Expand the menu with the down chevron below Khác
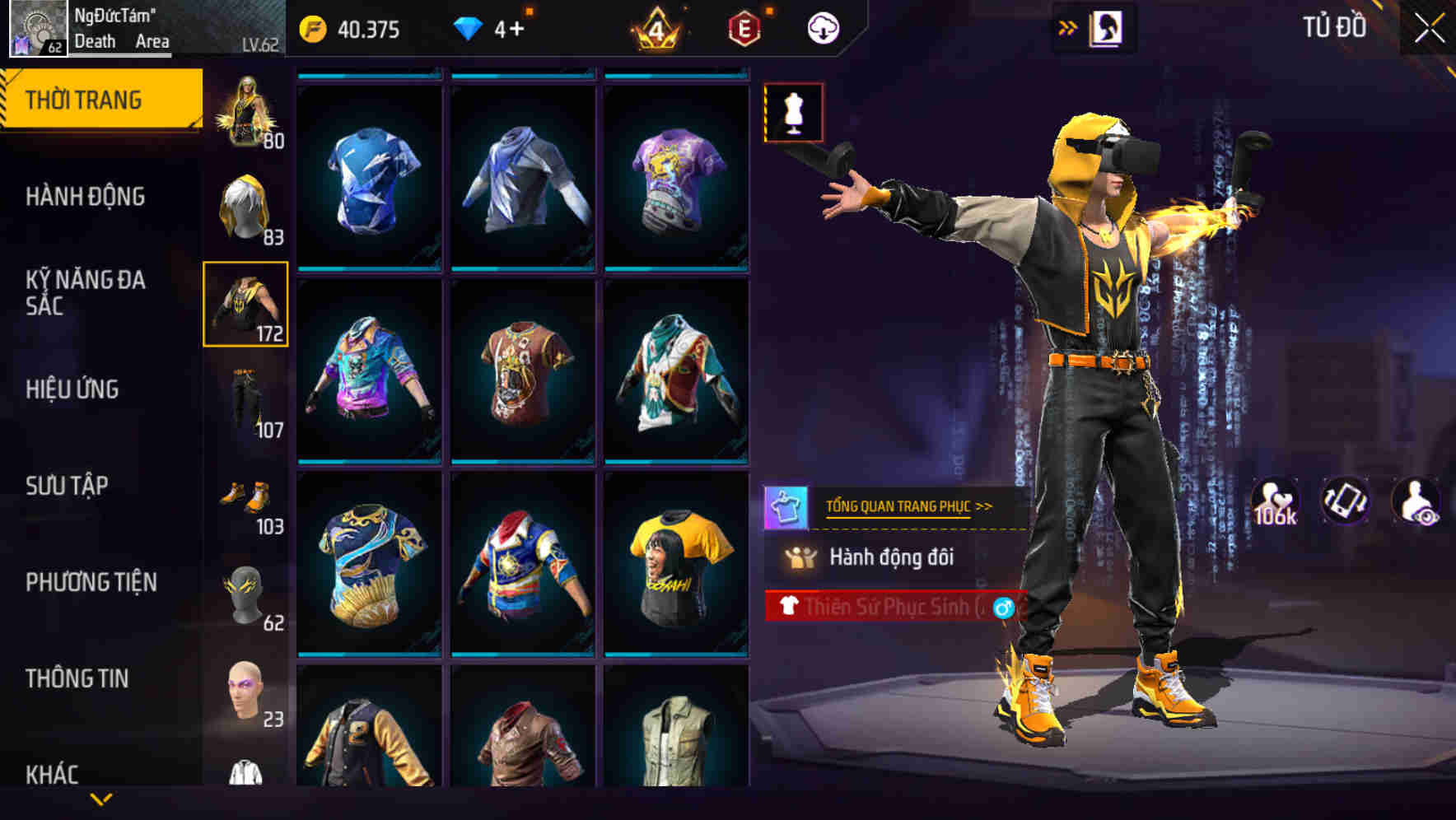This screenshot has height=820, width=1456. 101,799
